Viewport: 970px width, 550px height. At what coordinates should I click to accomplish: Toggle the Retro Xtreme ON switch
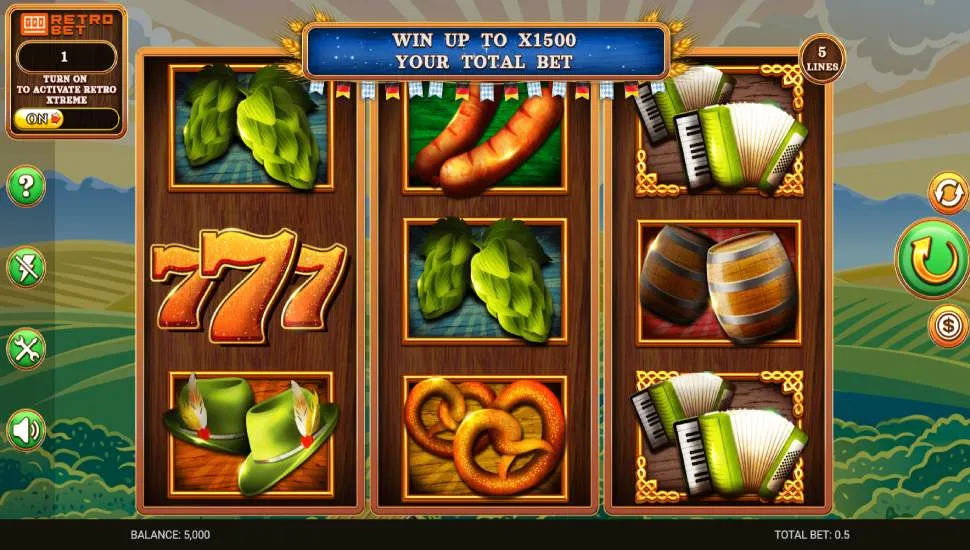66,119
